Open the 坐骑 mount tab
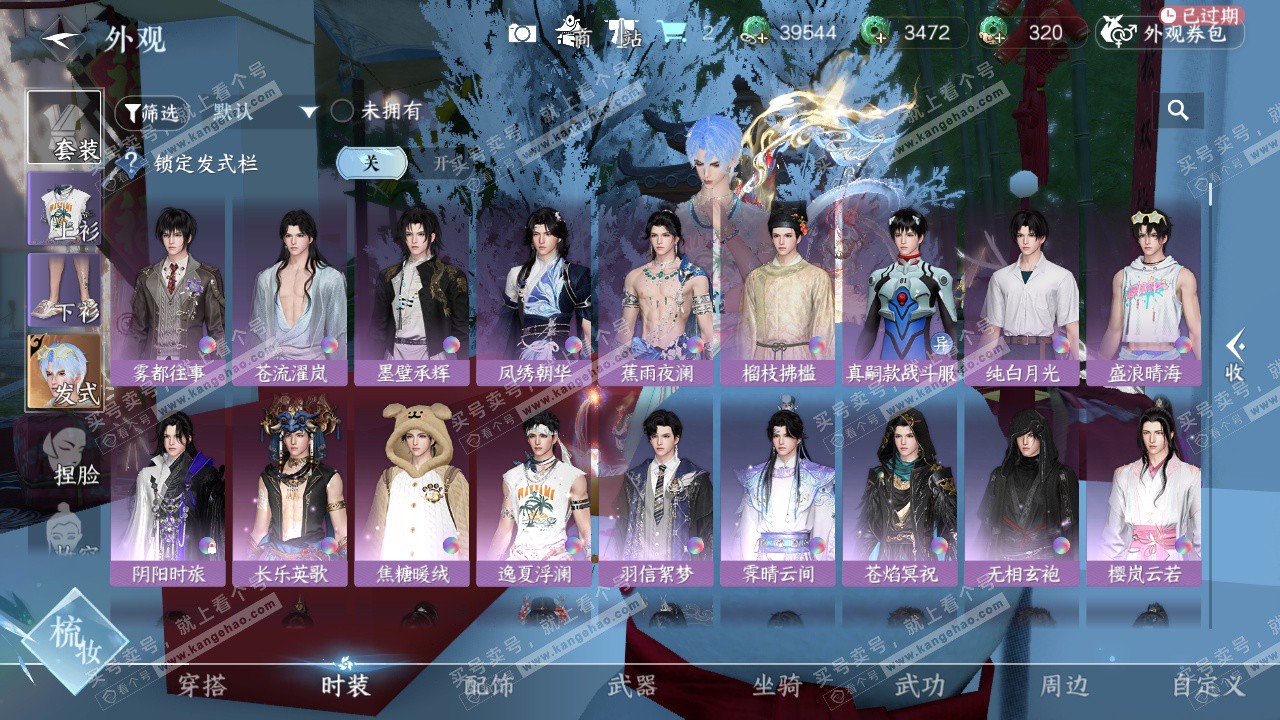1280x720 pixels. [x=777, y=685]
